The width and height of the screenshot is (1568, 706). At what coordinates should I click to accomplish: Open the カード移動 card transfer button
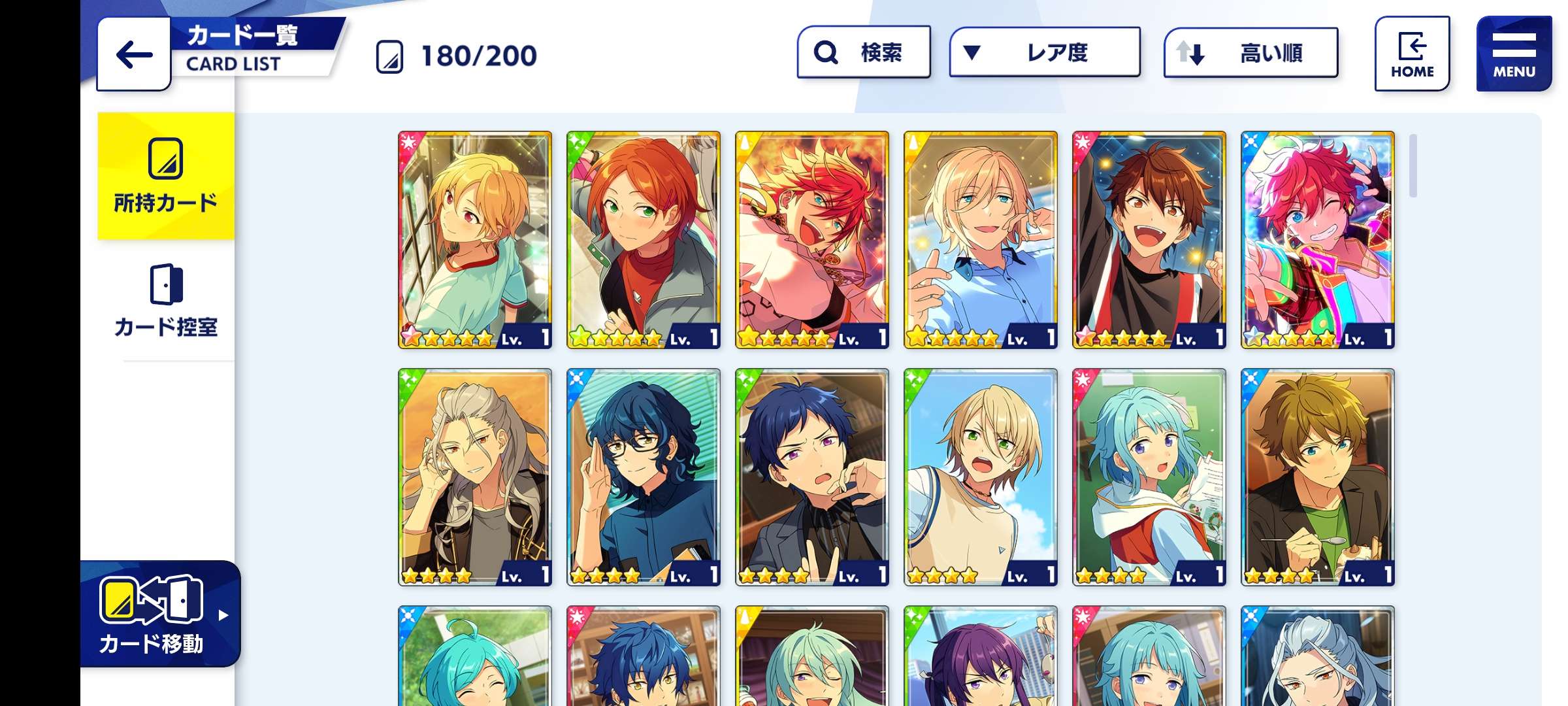pos(160,614)
